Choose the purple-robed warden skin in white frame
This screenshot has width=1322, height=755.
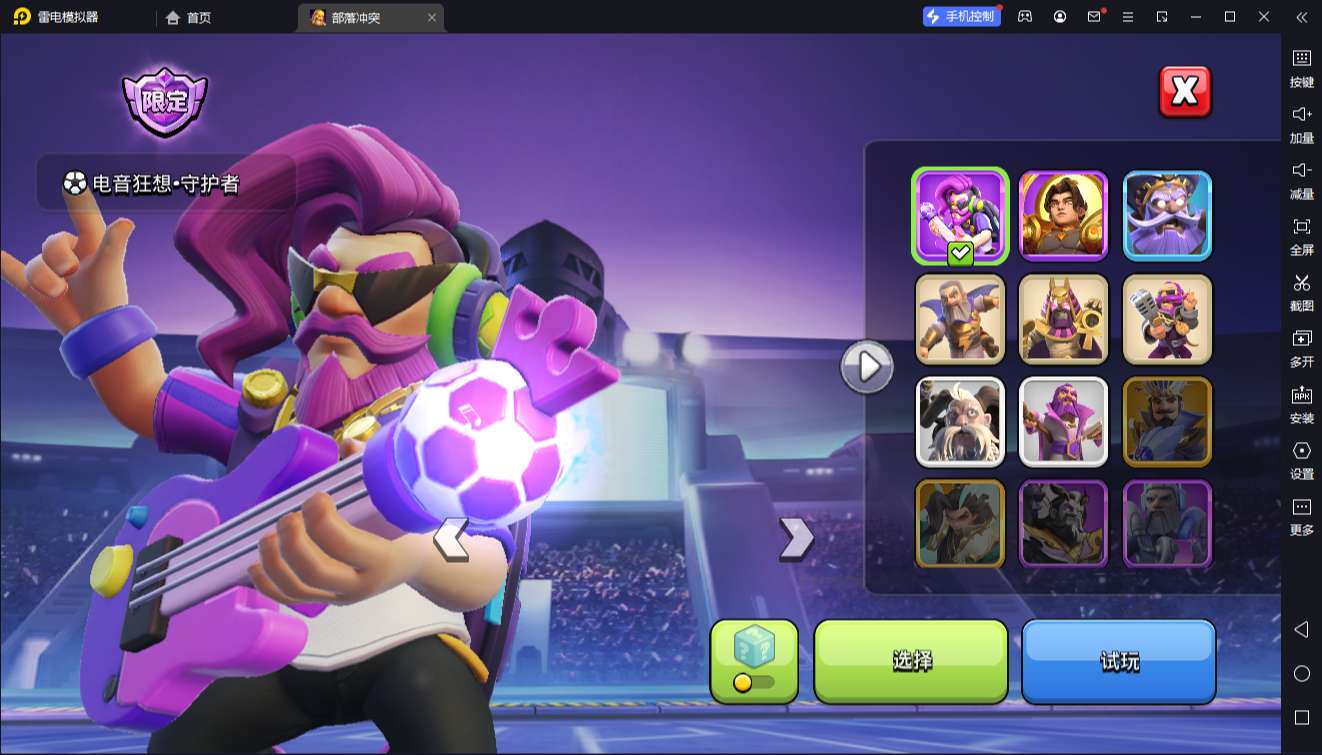point(1063,422)
